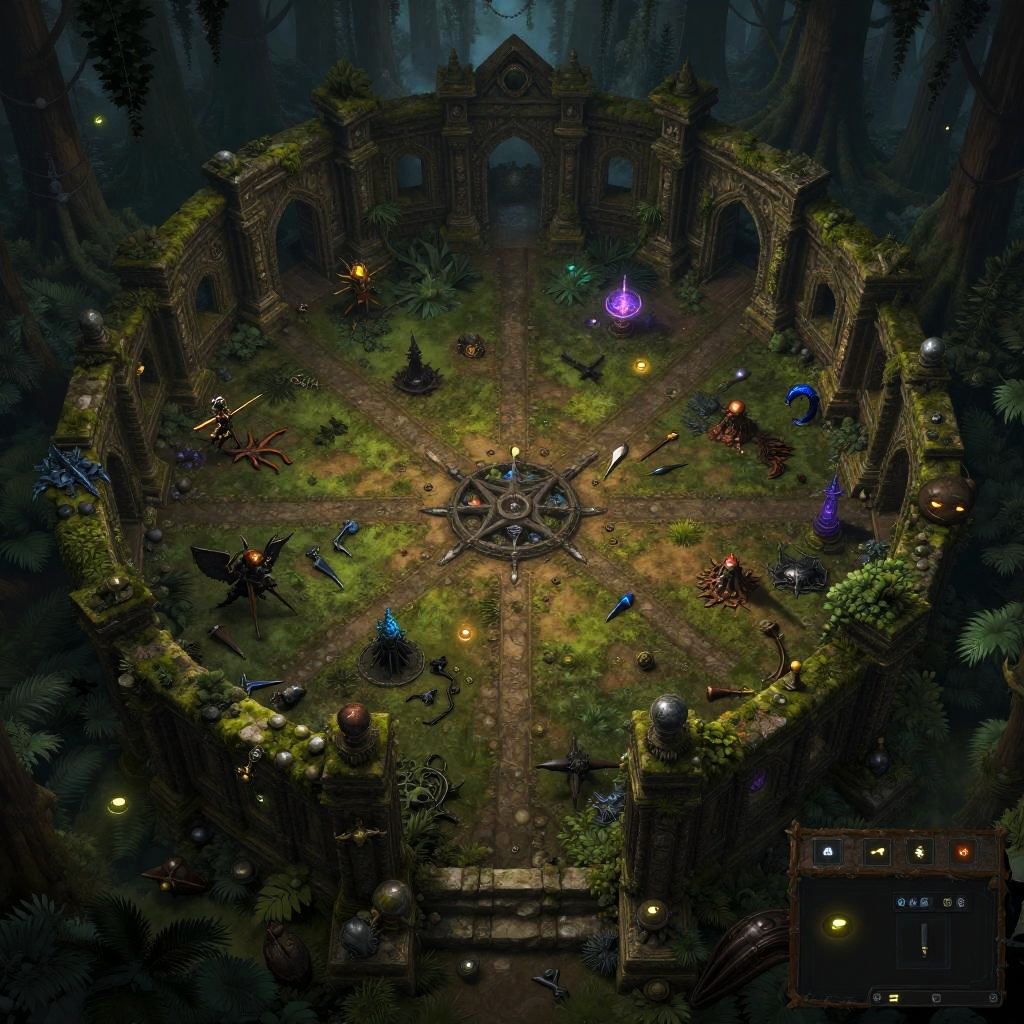This screenshot has height=1024, width=1024.
Task: Select the sword item slot
Action: 925,939
